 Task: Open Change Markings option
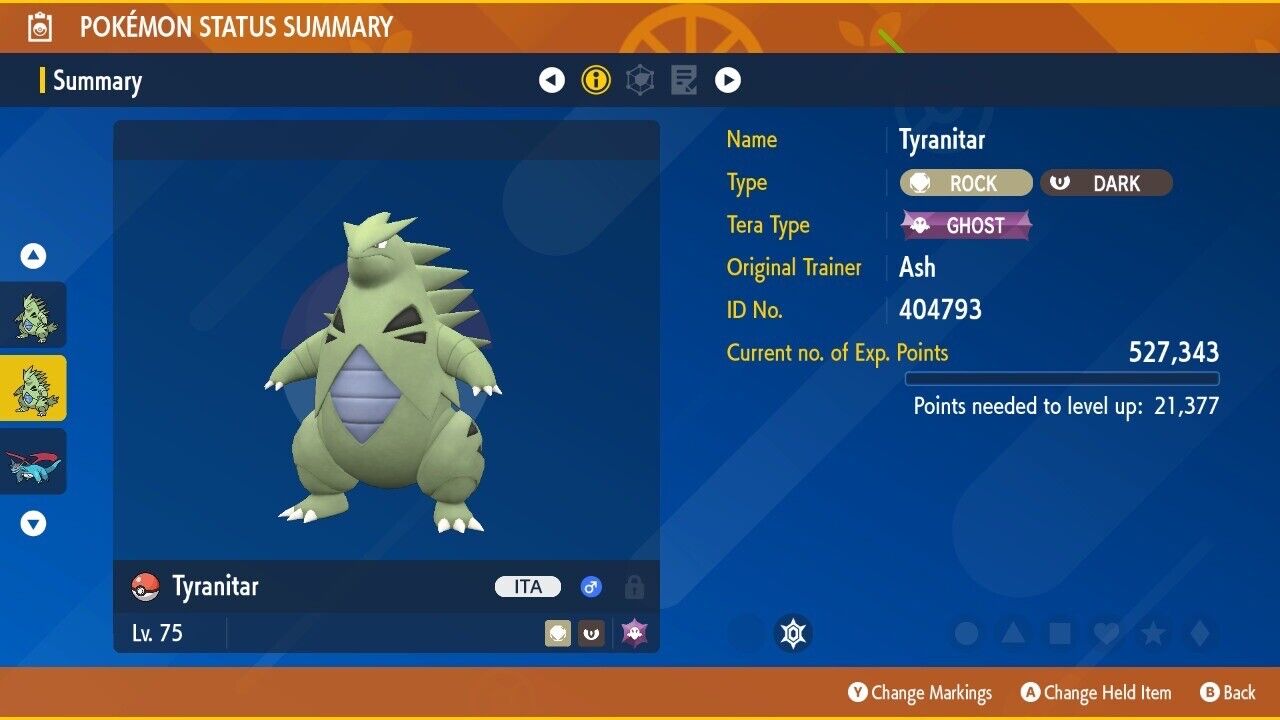[x=920, y=692]
